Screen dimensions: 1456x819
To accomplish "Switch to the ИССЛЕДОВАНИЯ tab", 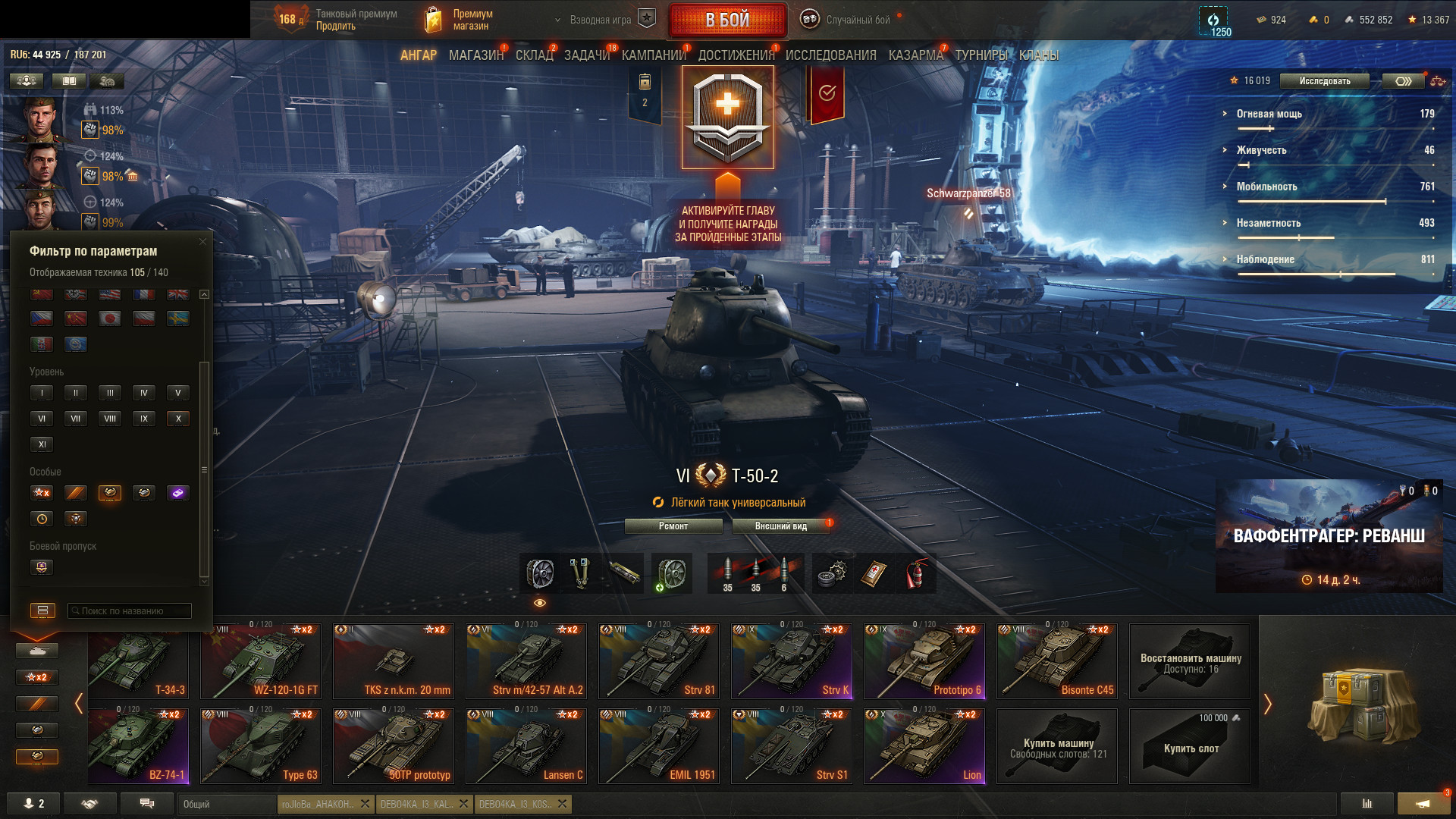I will click(830, 55).
